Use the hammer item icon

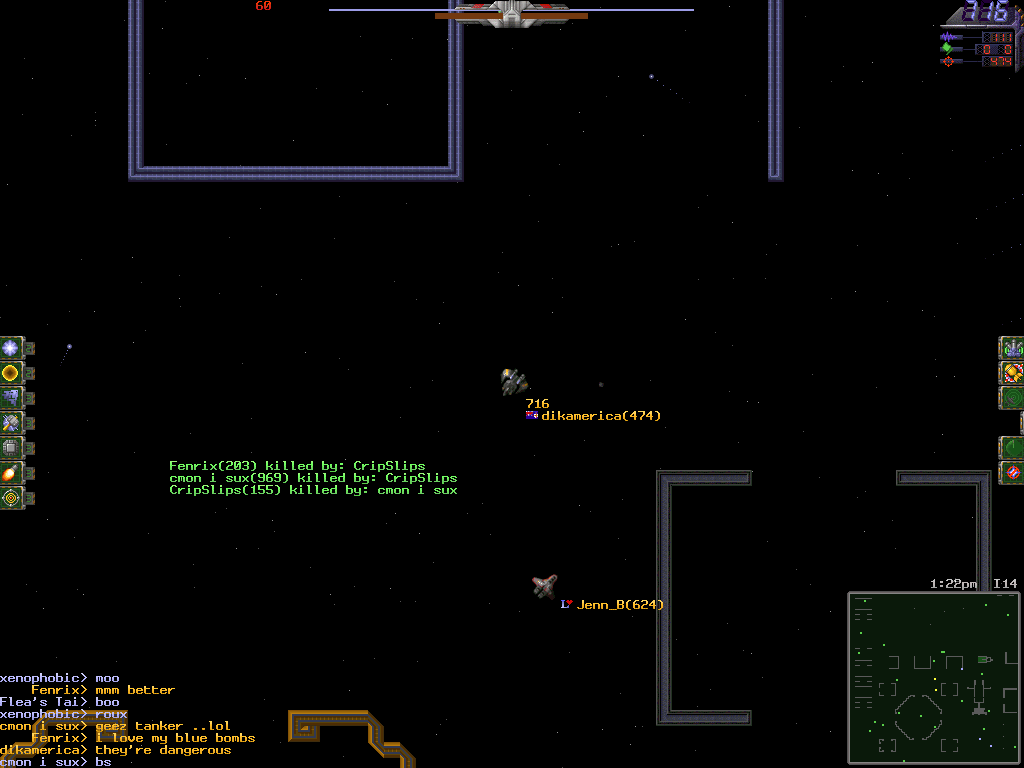coord(11,423)
